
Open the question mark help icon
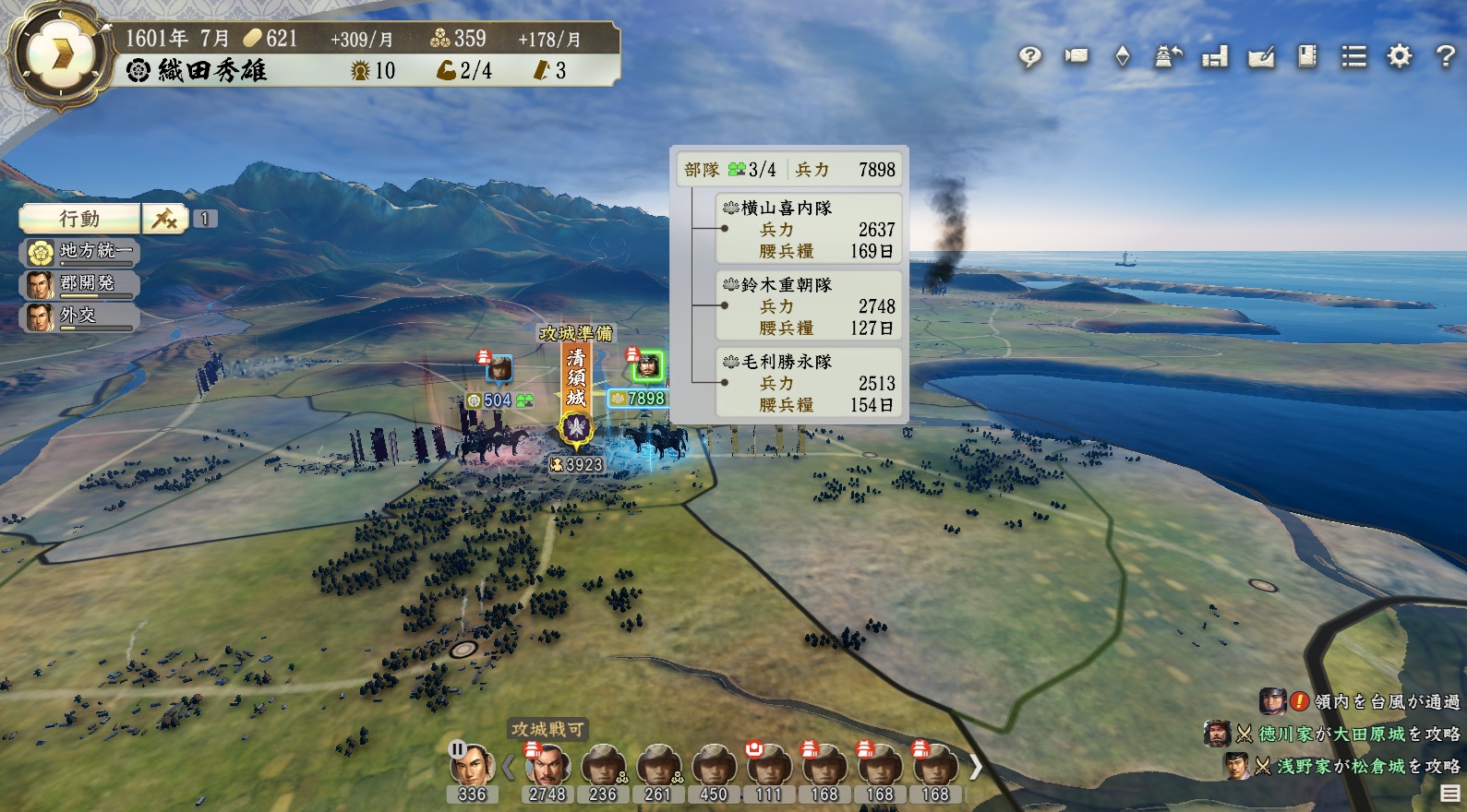click(1446, 56)
